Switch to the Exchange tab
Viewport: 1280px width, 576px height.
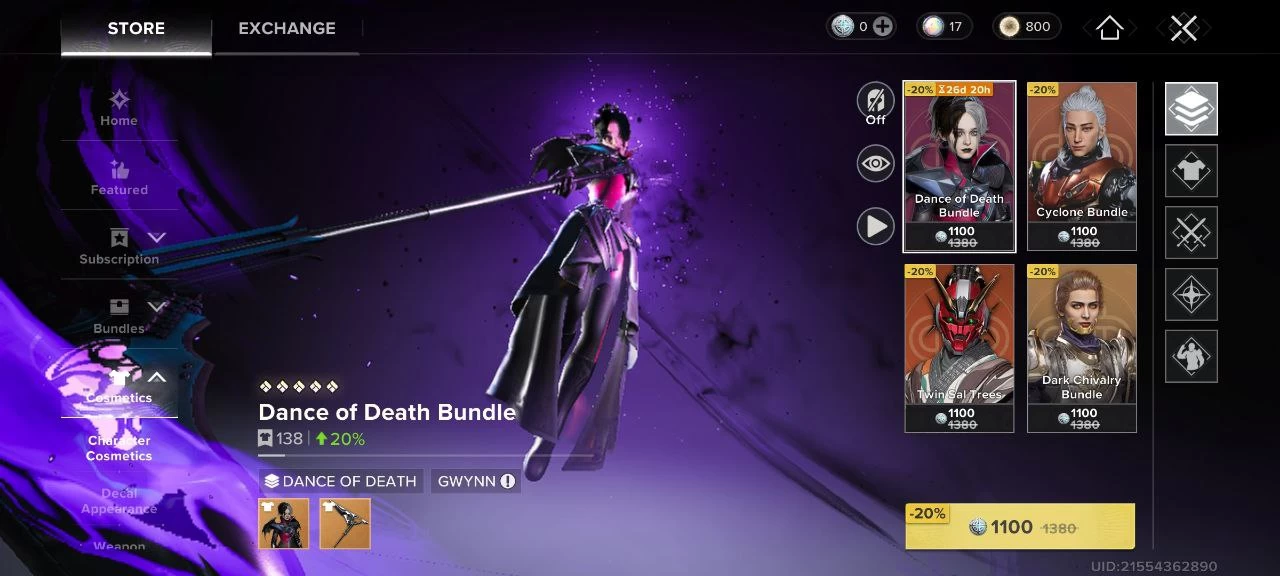286,28
